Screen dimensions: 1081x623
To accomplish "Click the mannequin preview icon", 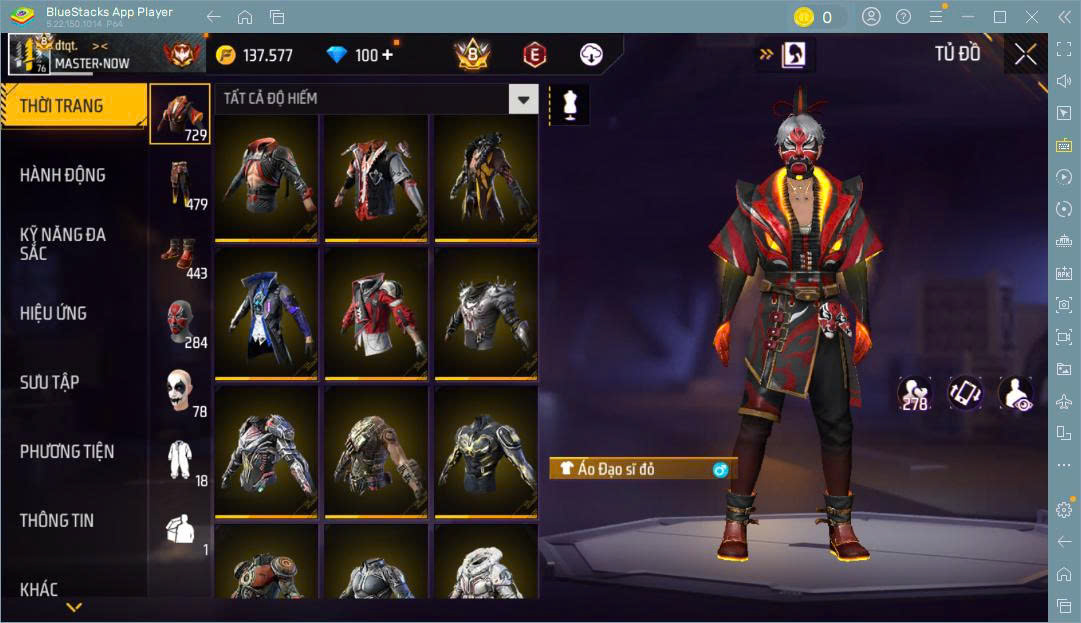I will [570, 105].
